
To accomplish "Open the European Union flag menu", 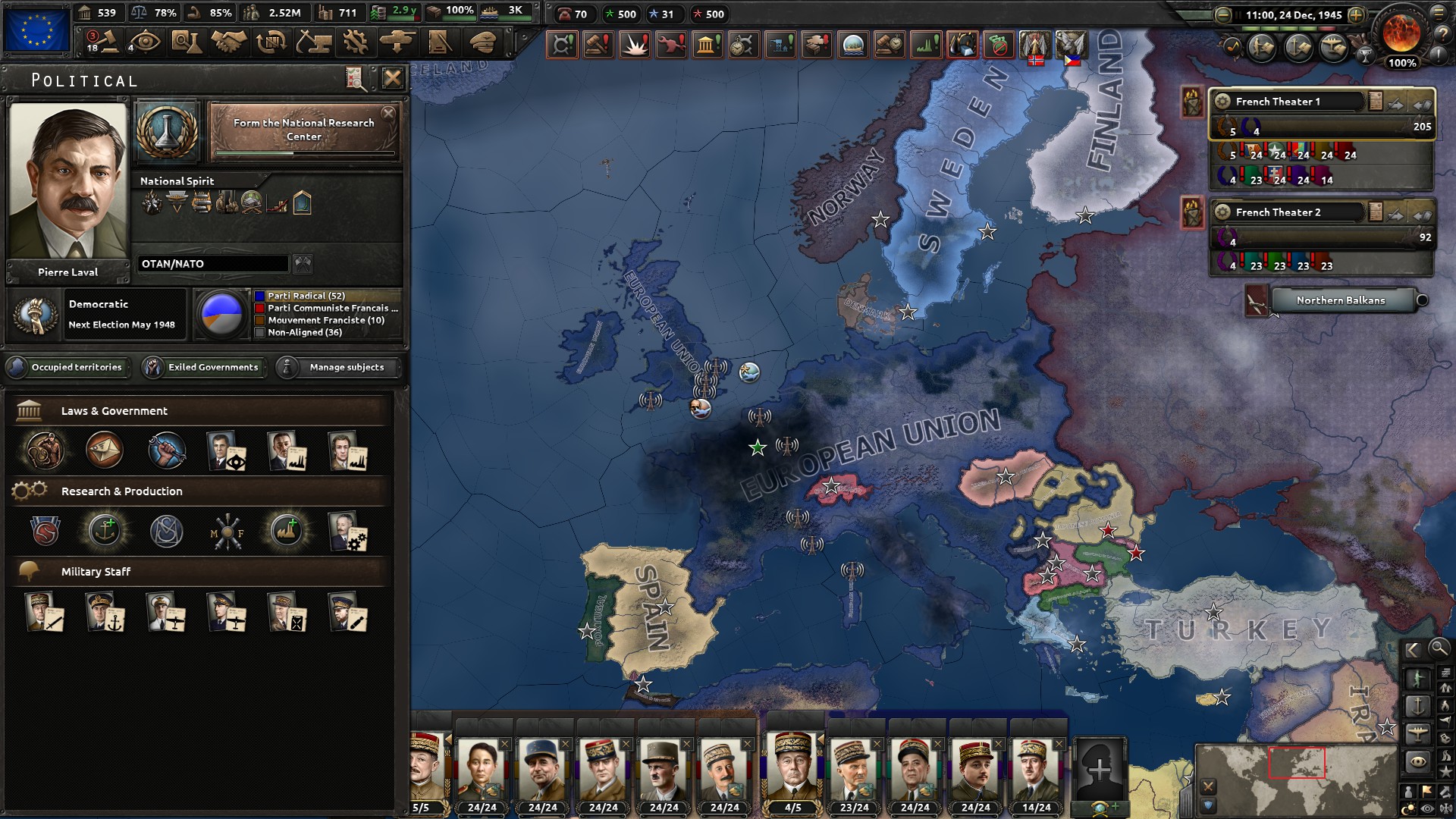I will point(36,30).
